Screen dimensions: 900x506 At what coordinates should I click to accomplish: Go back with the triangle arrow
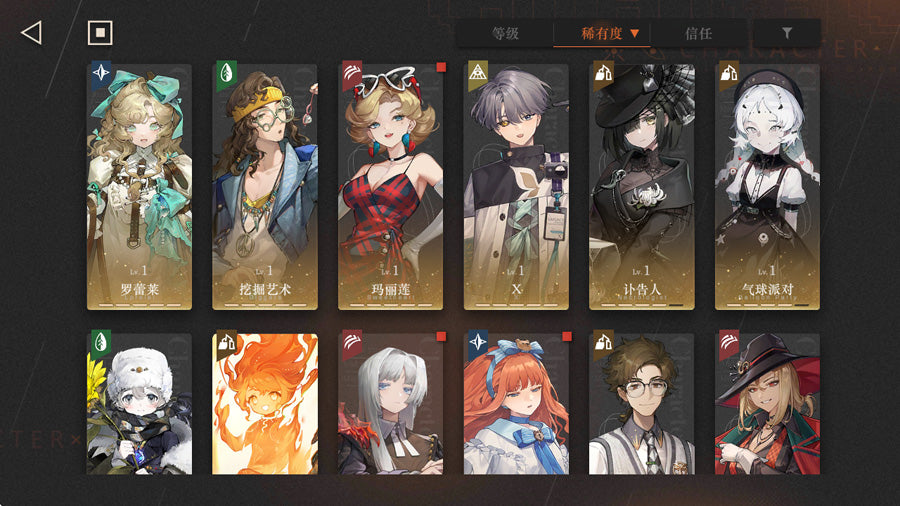[x=31, y=33]
